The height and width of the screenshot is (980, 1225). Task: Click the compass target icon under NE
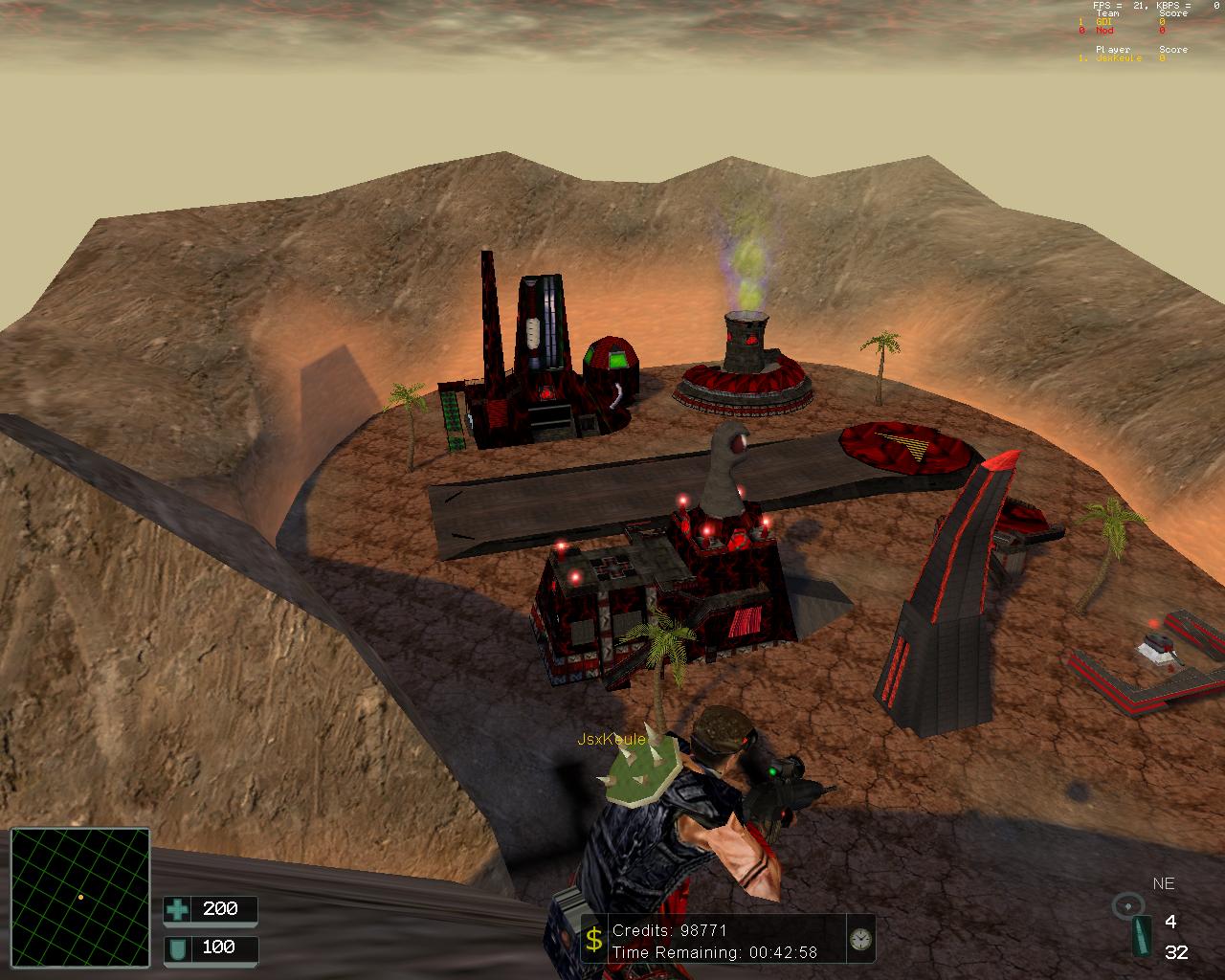point(1127,904)
